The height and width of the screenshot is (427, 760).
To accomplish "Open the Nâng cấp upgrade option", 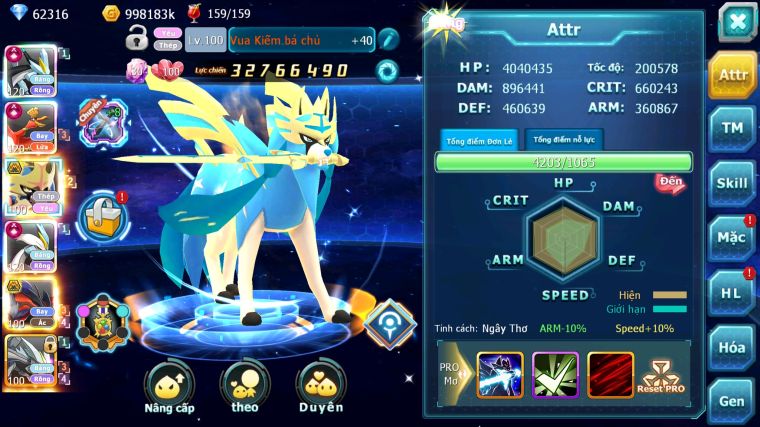I will tap(169, 388).
